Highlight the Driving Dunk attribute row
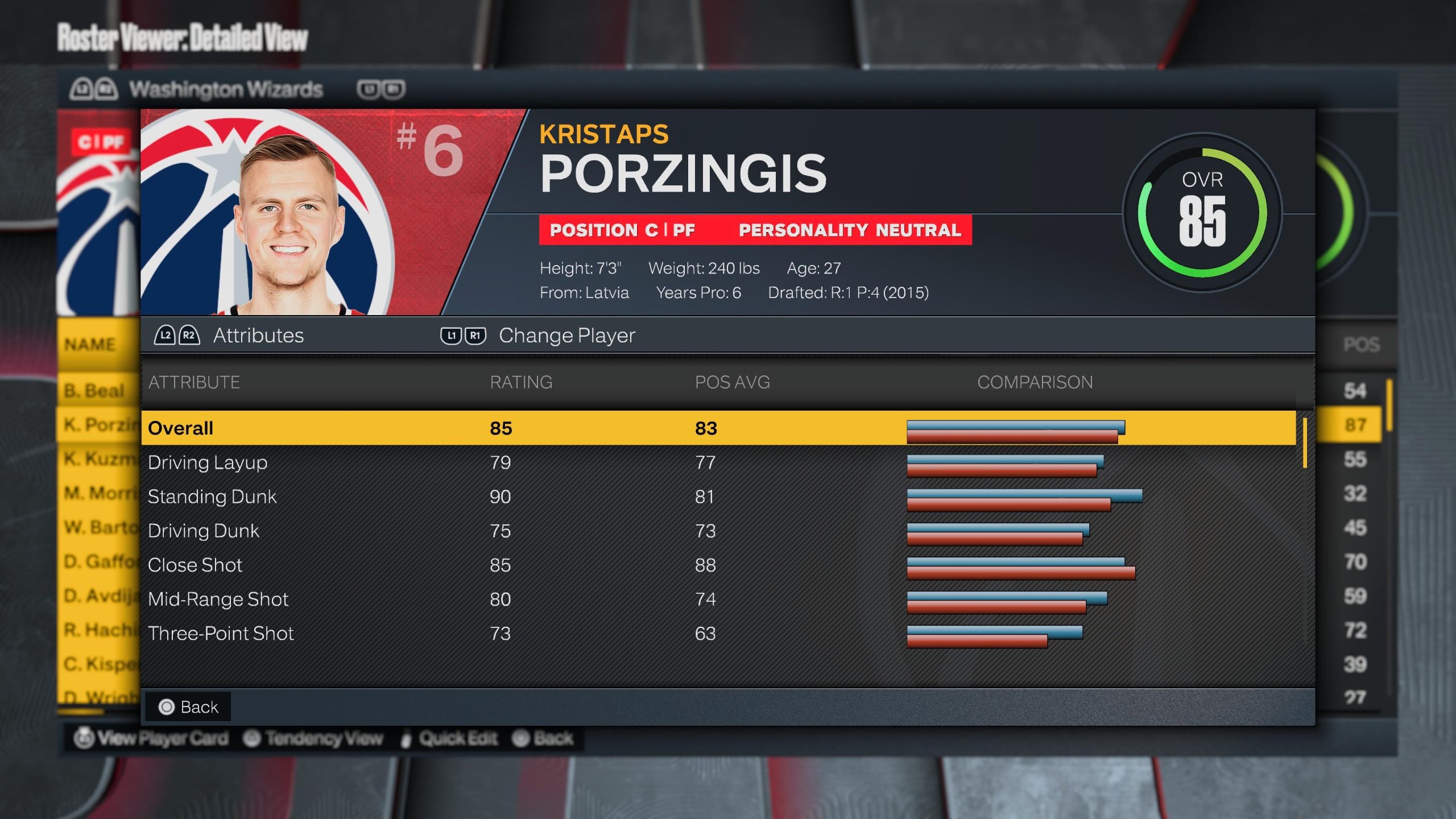 tap(718, 531)
